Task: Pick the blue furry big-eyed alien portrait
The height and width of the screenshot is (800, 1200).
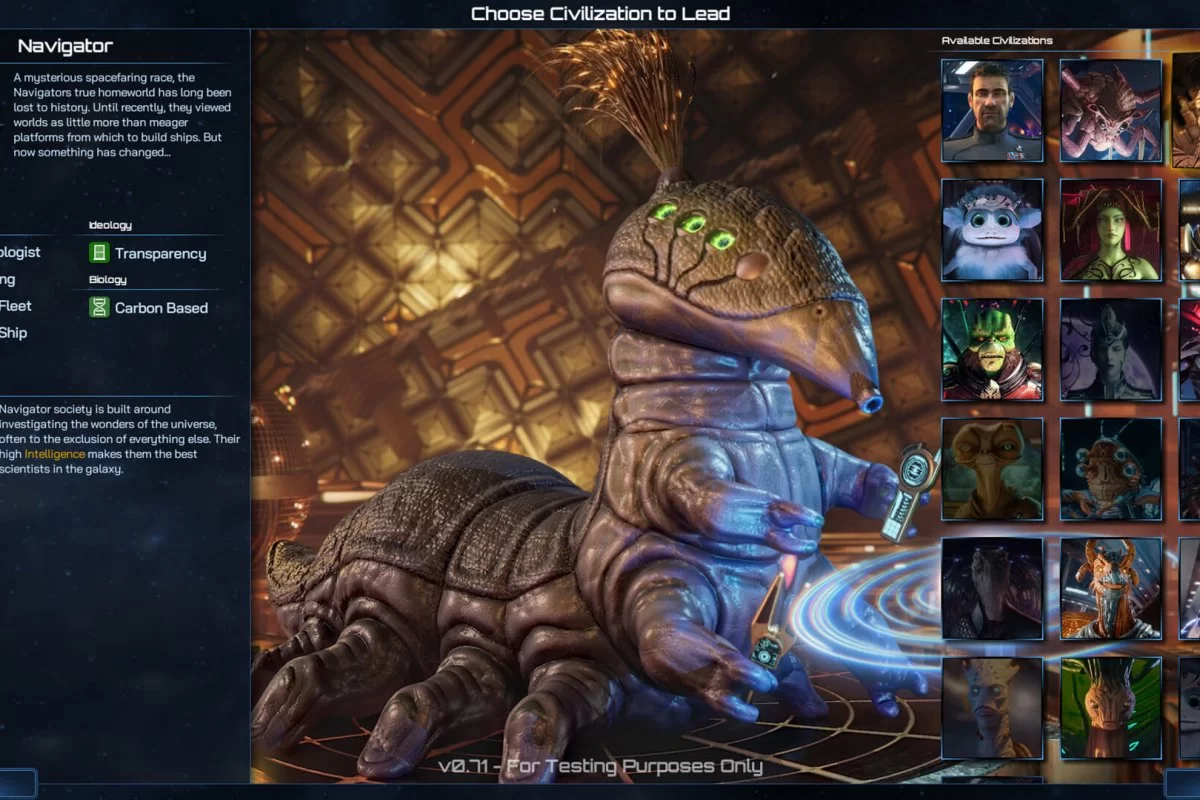Action: pos(992,230)
